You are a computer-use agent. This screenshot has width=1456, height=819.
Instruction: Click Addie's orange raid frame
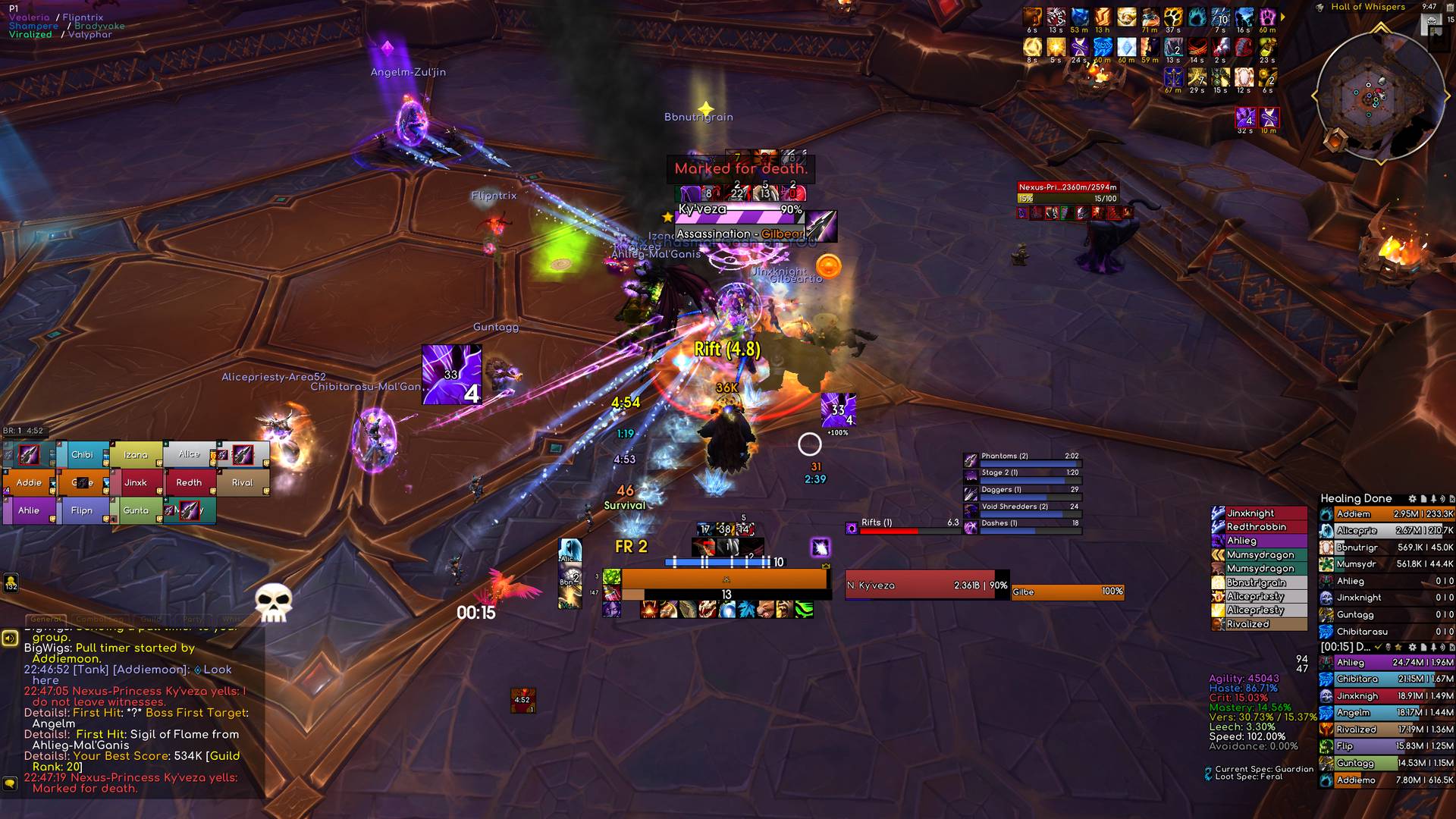(x=29, y=483)
